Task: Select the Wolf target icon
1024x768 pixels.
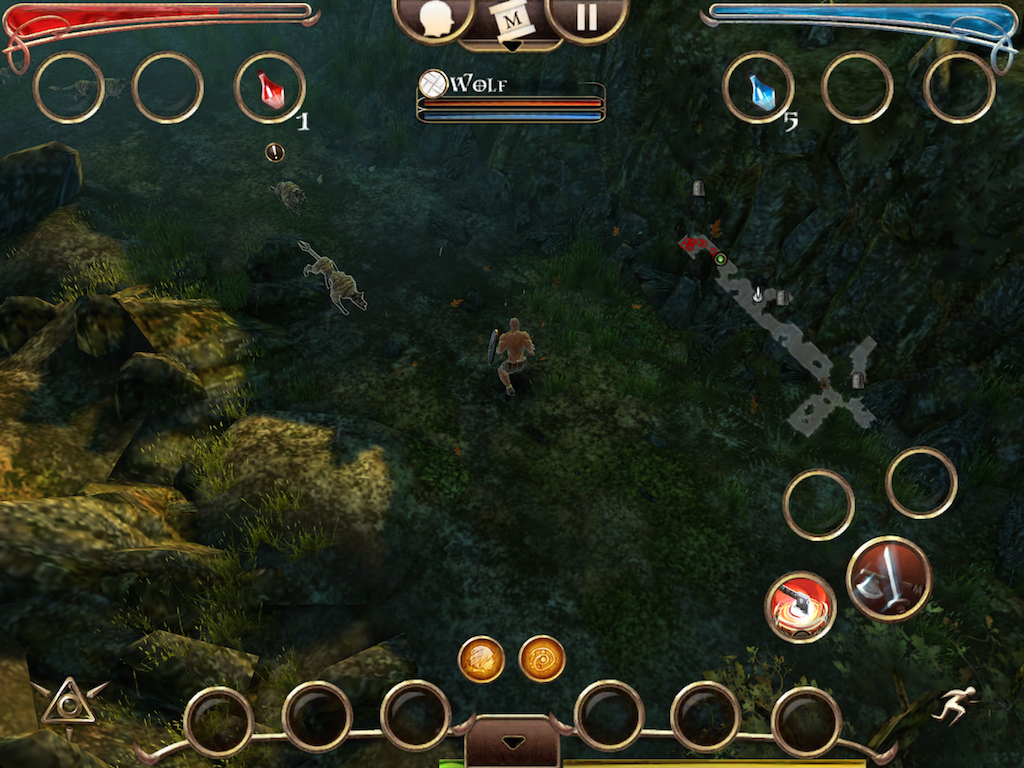Action: (x=433, y=83)
